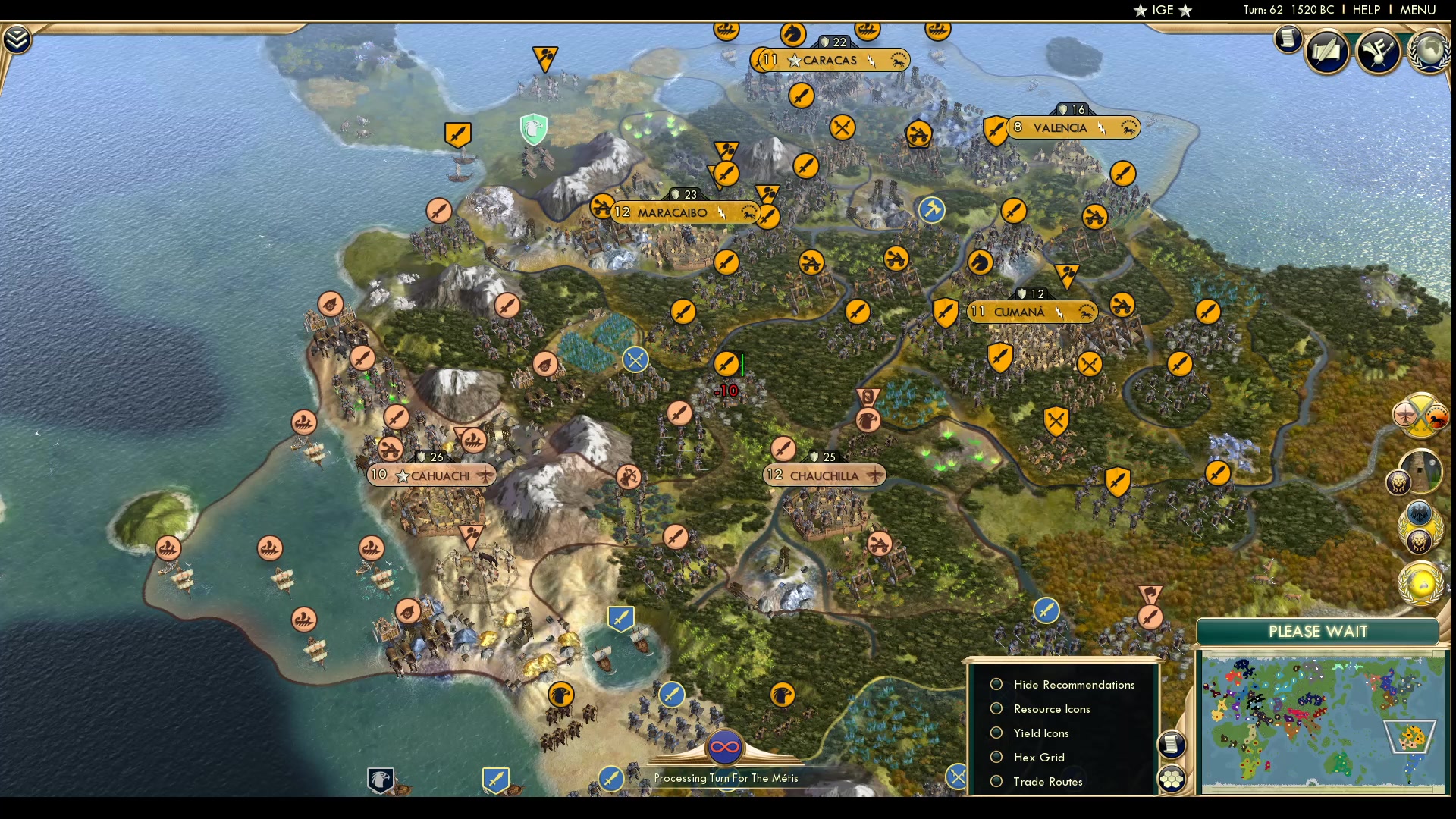
Task: Click the hex-grid map options icon under the Civilopedia
Action: [1172, 779]
